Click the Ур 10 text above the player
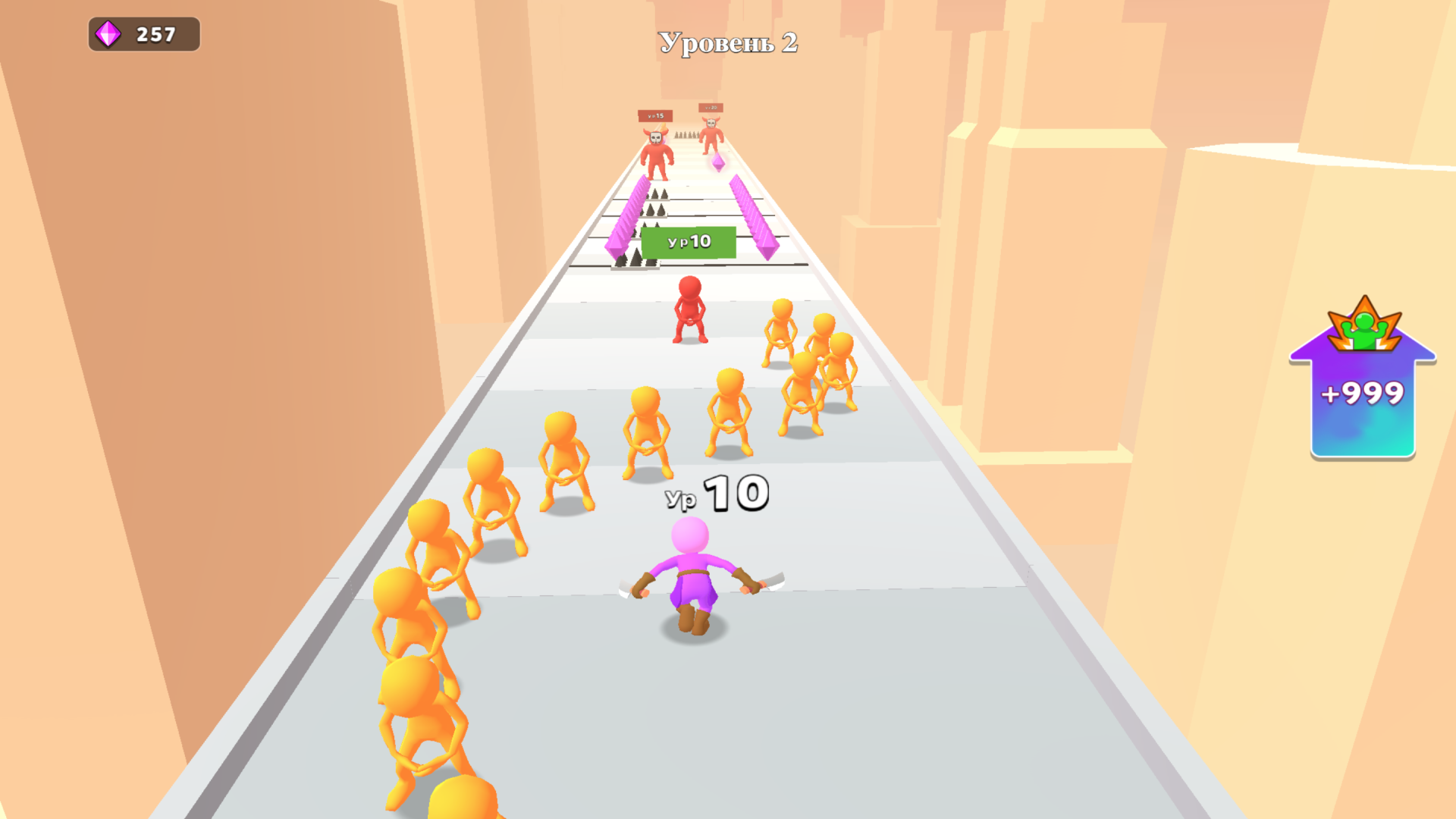Screen dimensions: 1456x819 (x=717, y=494)
